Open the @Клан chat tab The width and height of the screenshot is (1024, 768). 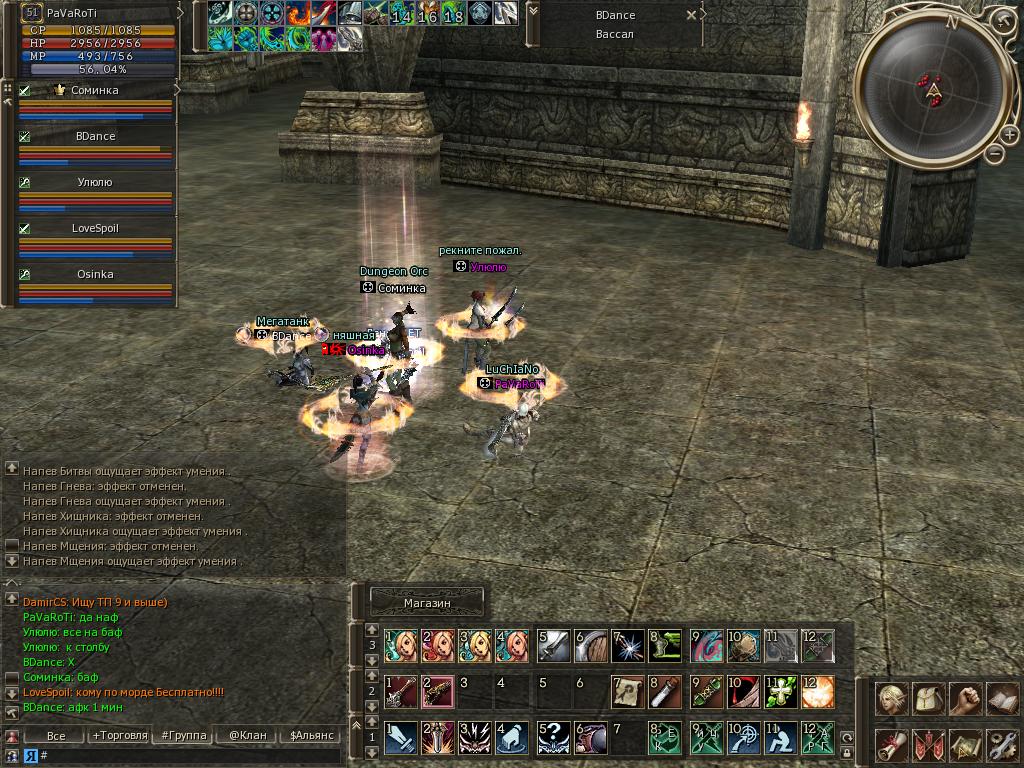tap(247, 735)
